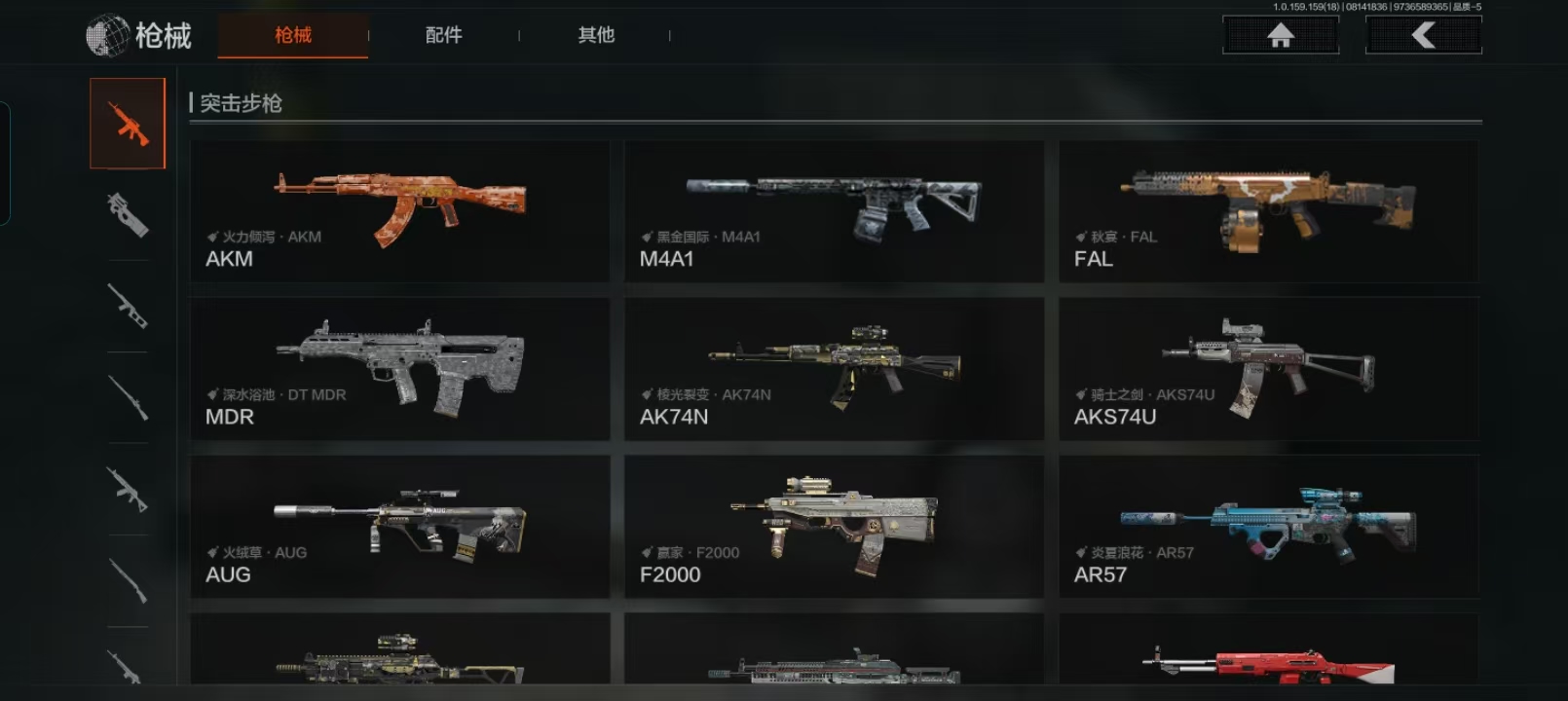
Task: Go to the home screen
Action: (1281, 36)
